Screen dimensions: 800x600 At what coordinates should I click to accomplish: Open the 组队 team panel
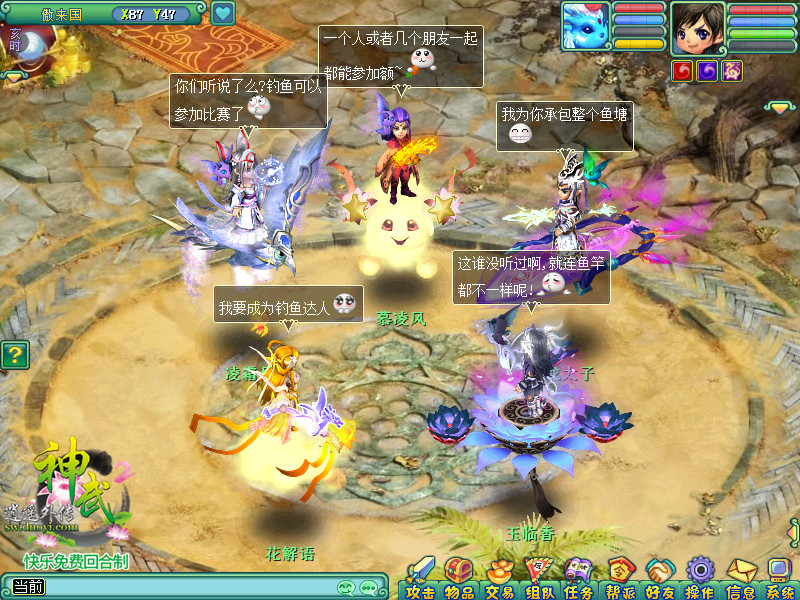539,577
